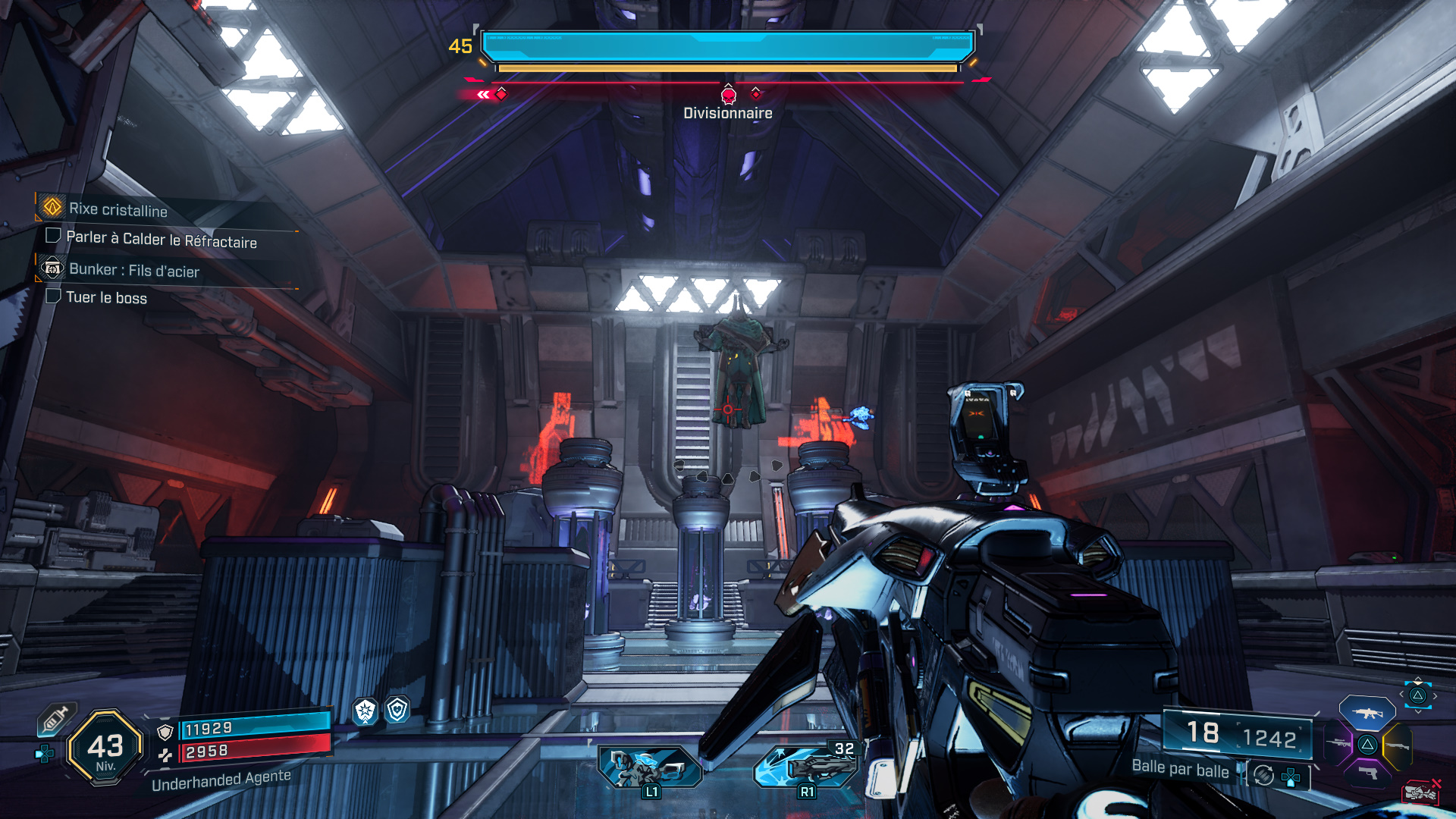Click the red disabled vehicle icon

tap(1420, 792)
